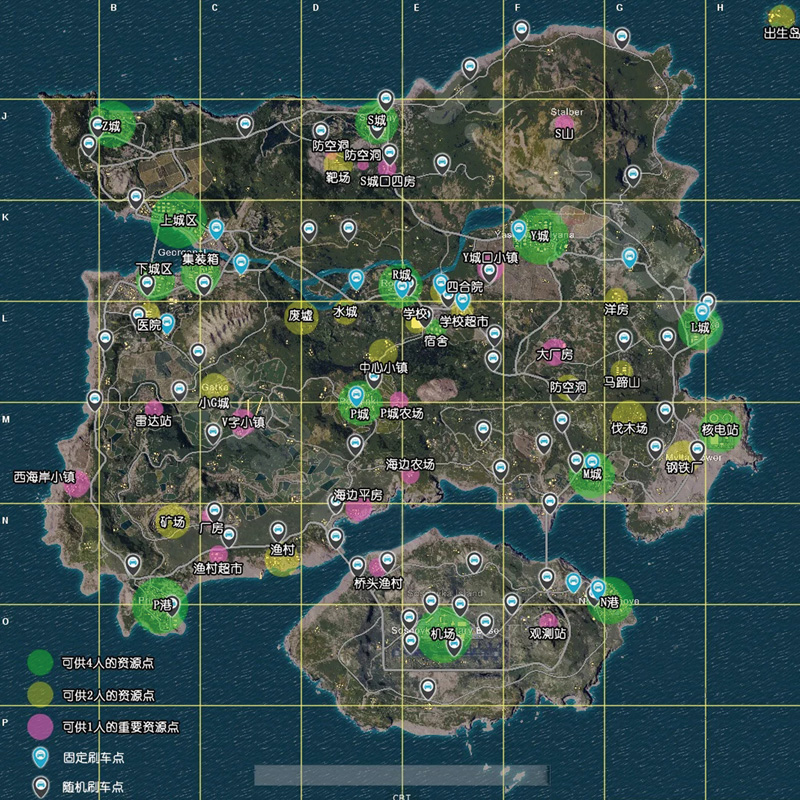Viewport: 800px width, 800px height.
Task: Select the 随机刷车点 legend entry
Action: (x=95, y=788)
